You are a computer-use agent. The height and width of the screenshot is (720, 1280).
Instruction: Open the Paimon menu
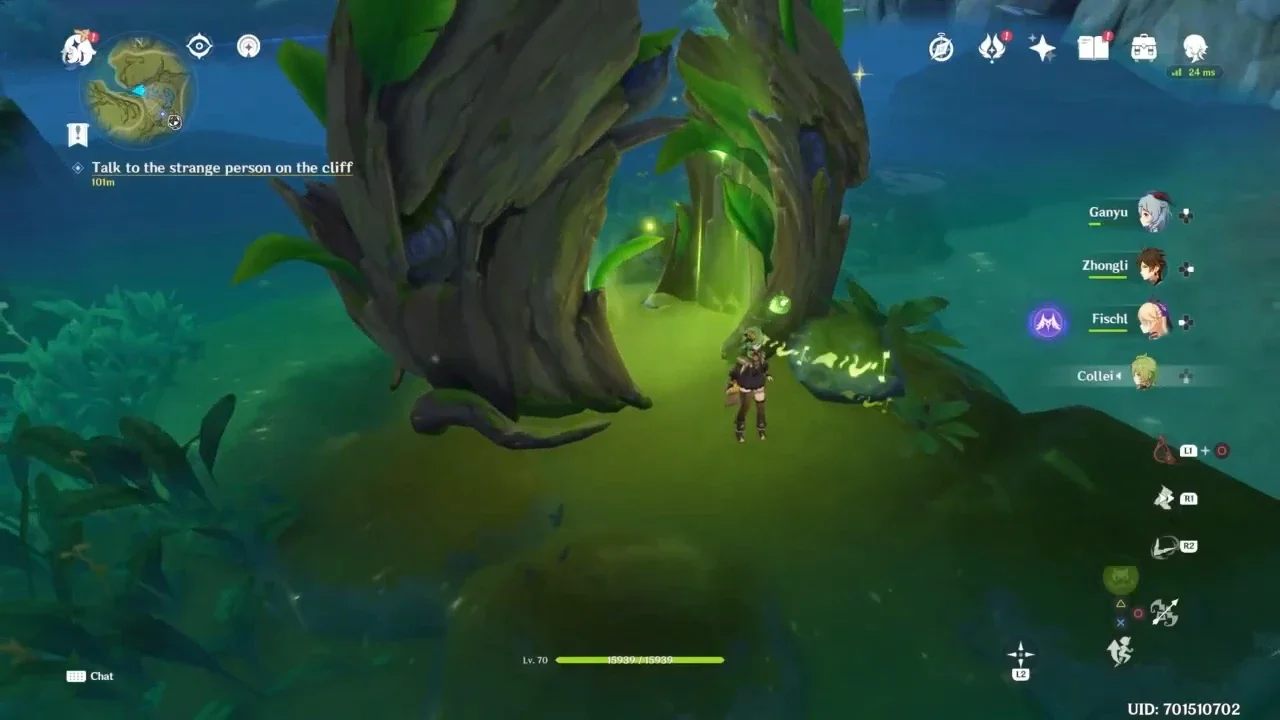(77, 48)
